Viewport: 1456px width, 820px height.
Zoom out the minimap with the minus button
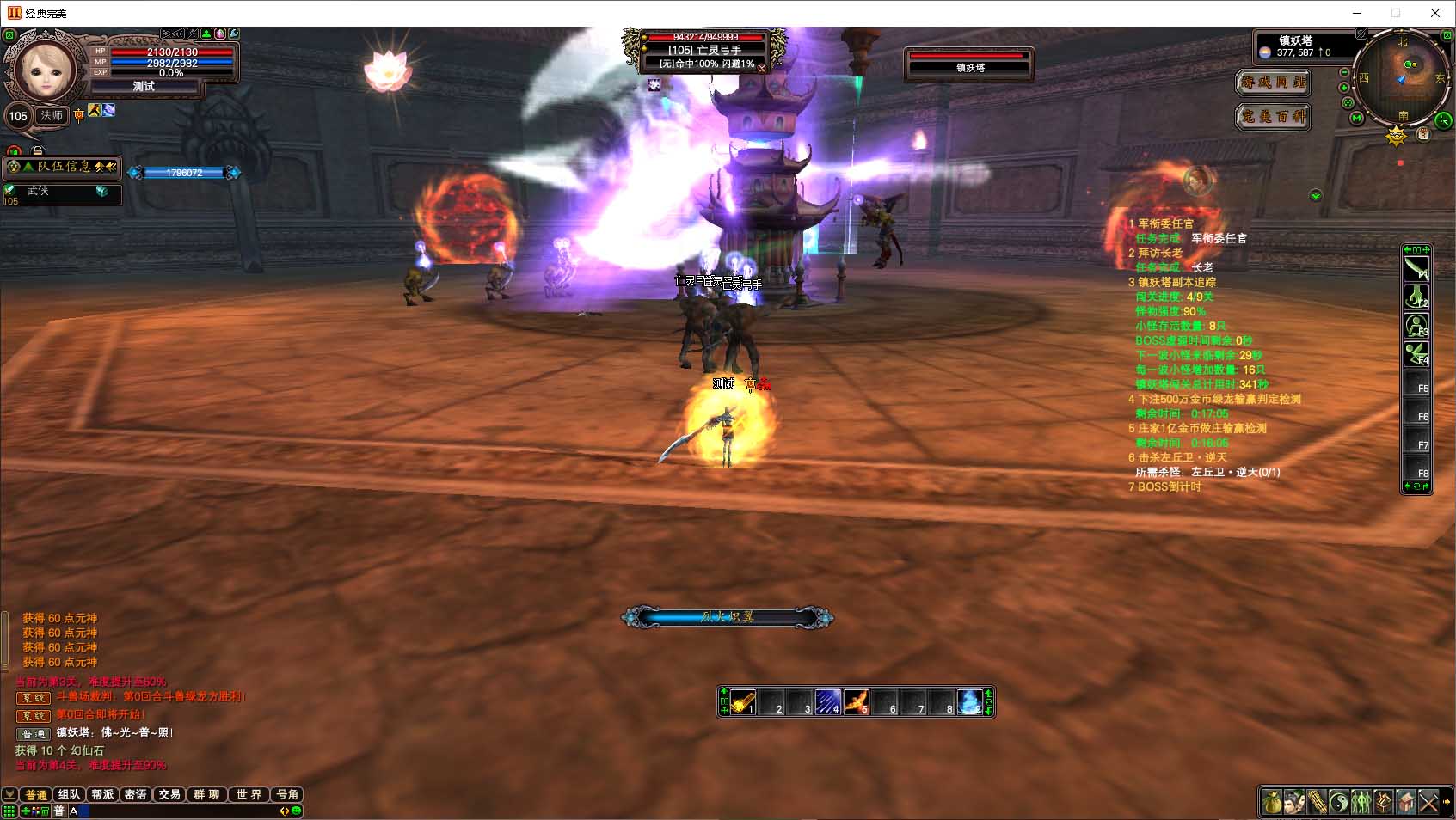coord(1344,73)
